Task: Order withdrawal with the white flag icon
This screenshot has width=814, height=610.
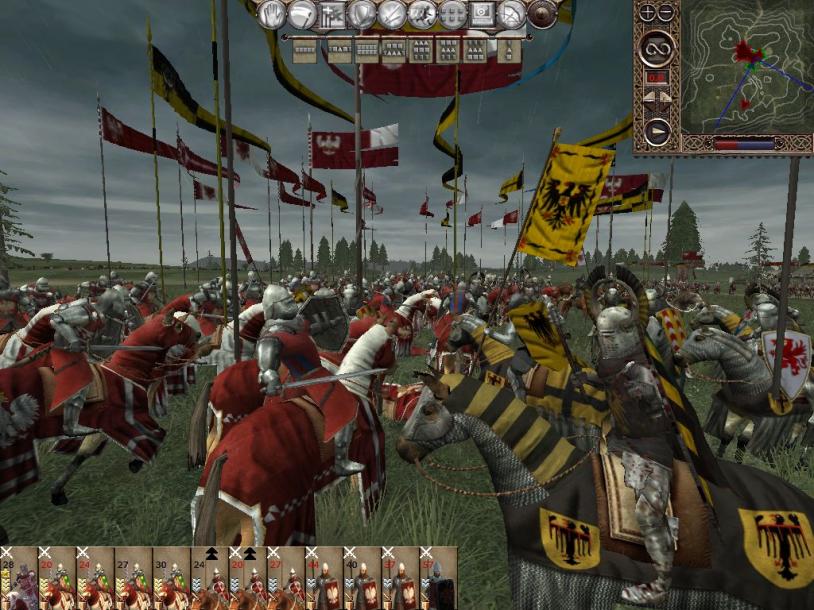Action: pos(302,14)
